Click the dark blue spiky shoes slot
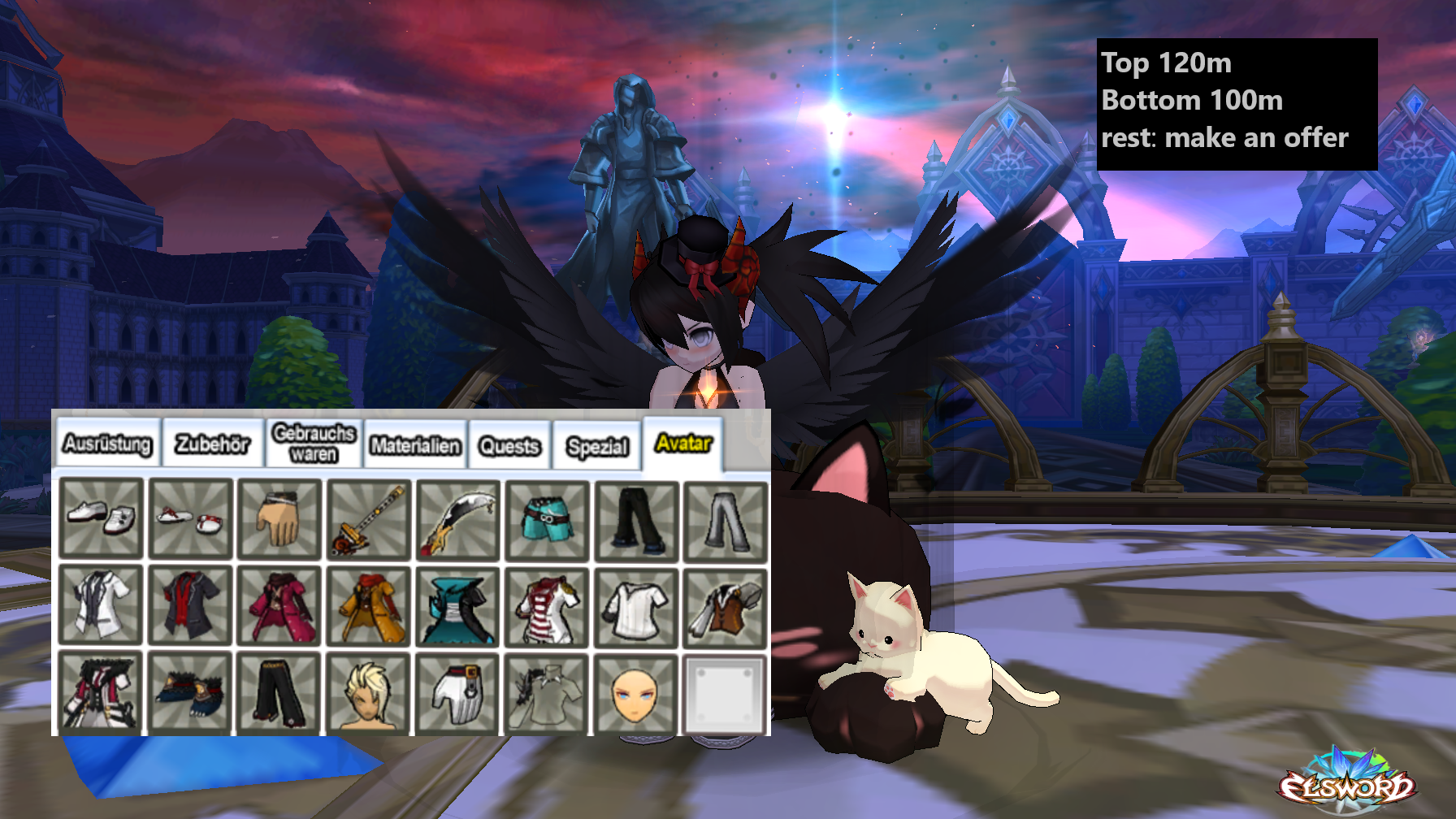This screenshot has height=819, width=1456. pyautogui.click(x=190, y=693)
